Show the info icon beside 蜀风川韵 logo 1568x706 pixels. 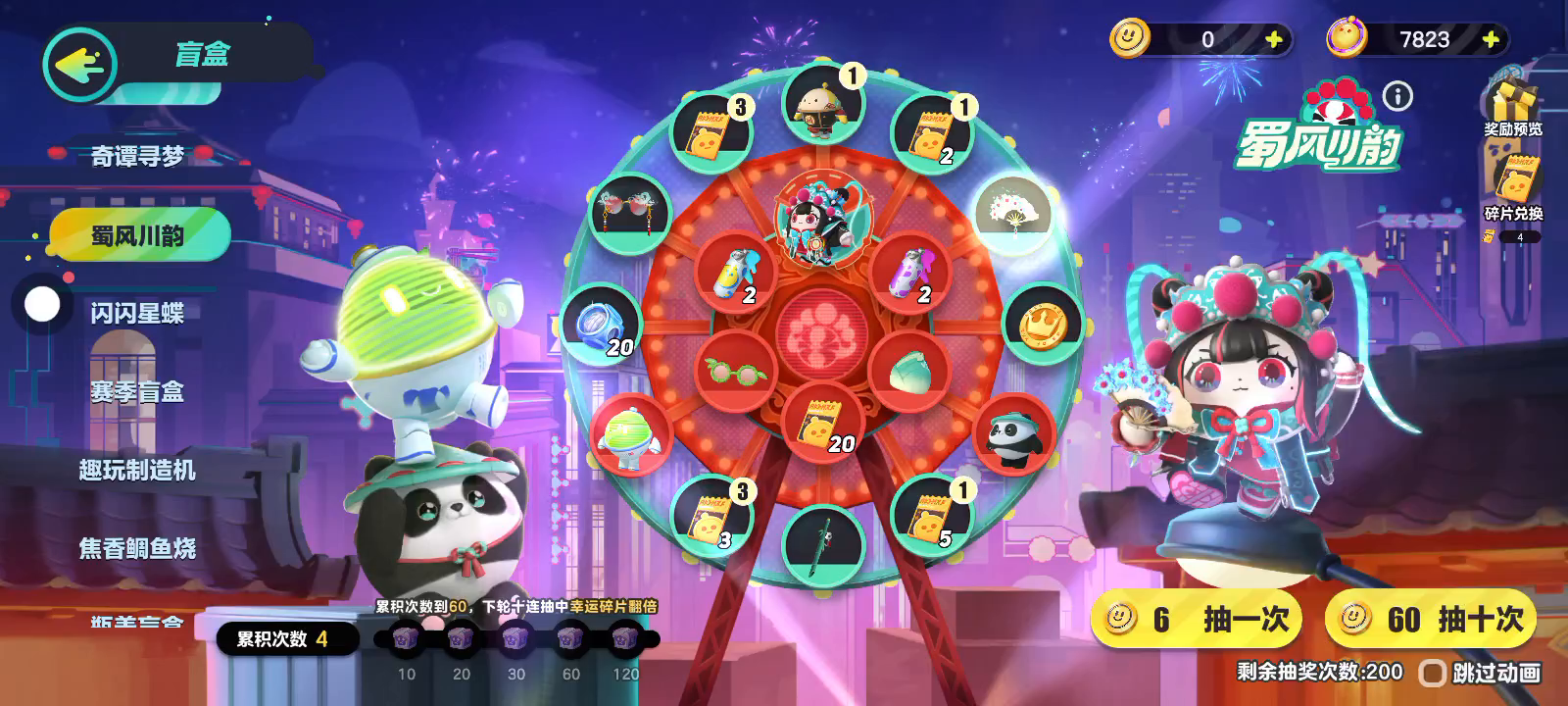pyautogui.click(x=1397, y=96)
